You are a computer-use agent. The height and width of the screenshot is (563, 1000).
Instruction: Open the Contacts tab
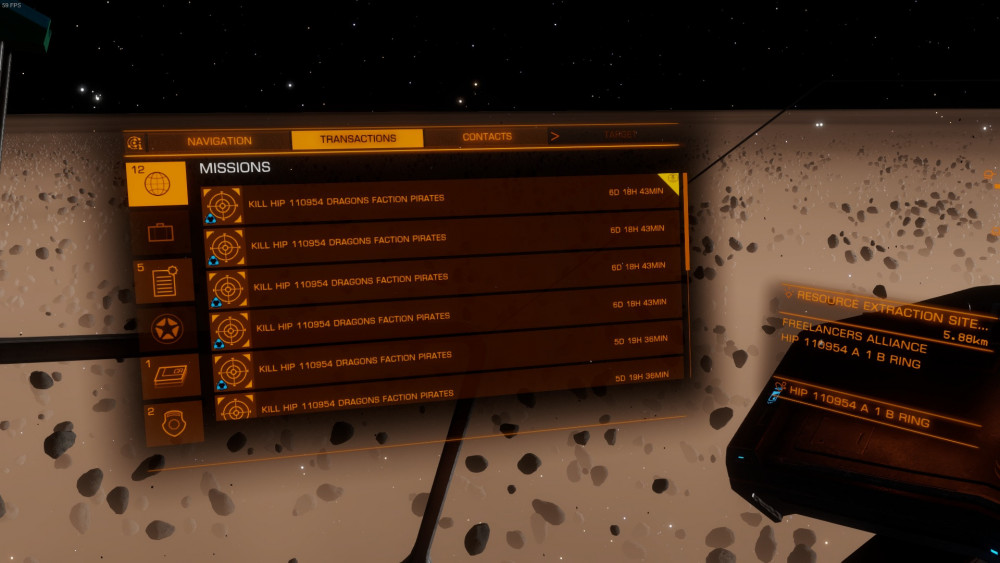[x=487, y=137]
